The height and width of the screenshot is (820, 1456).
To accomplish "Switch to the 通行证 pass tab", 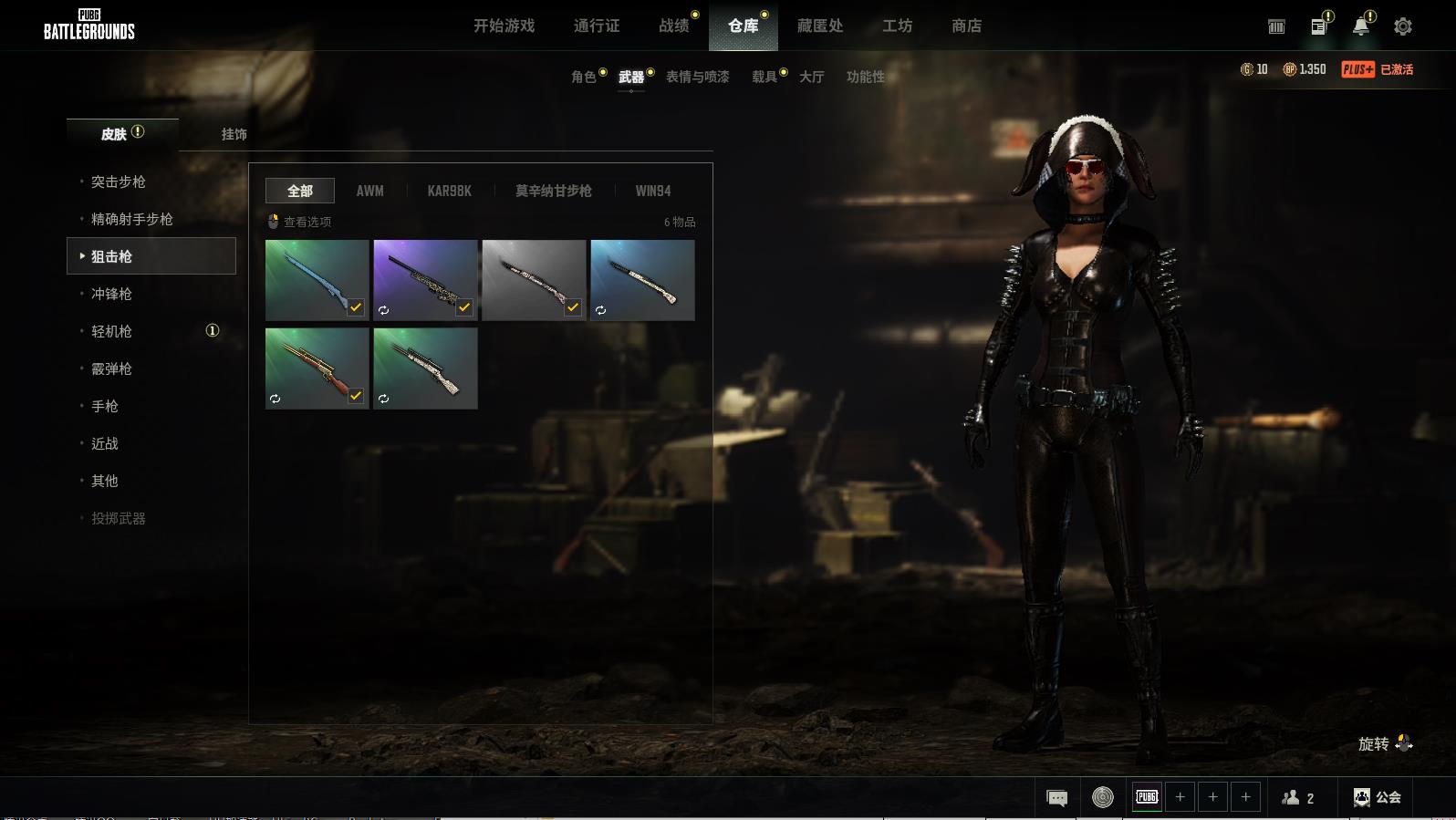I will (597, 26).
